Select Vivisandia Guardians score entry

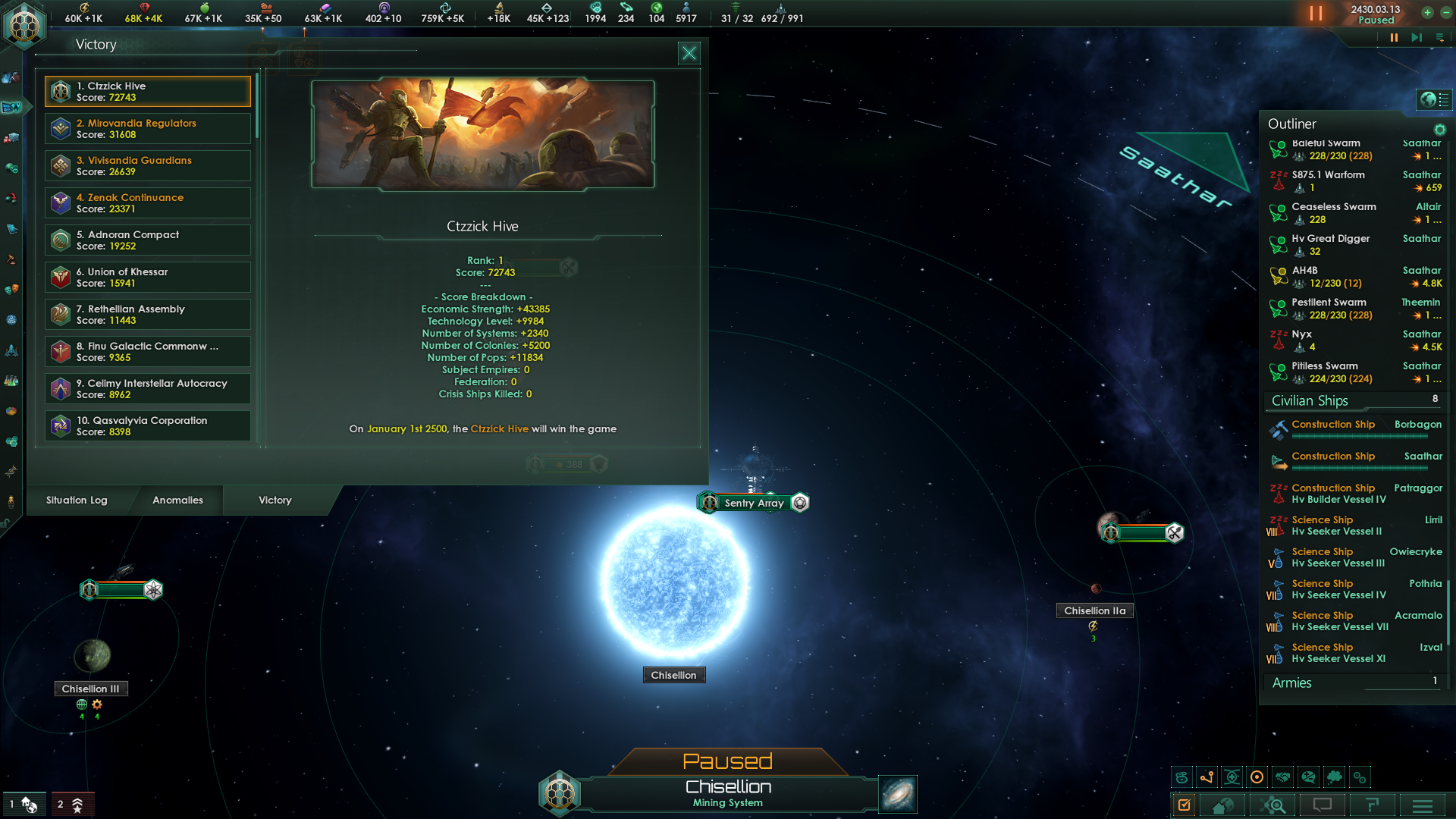tap(148, 165)
